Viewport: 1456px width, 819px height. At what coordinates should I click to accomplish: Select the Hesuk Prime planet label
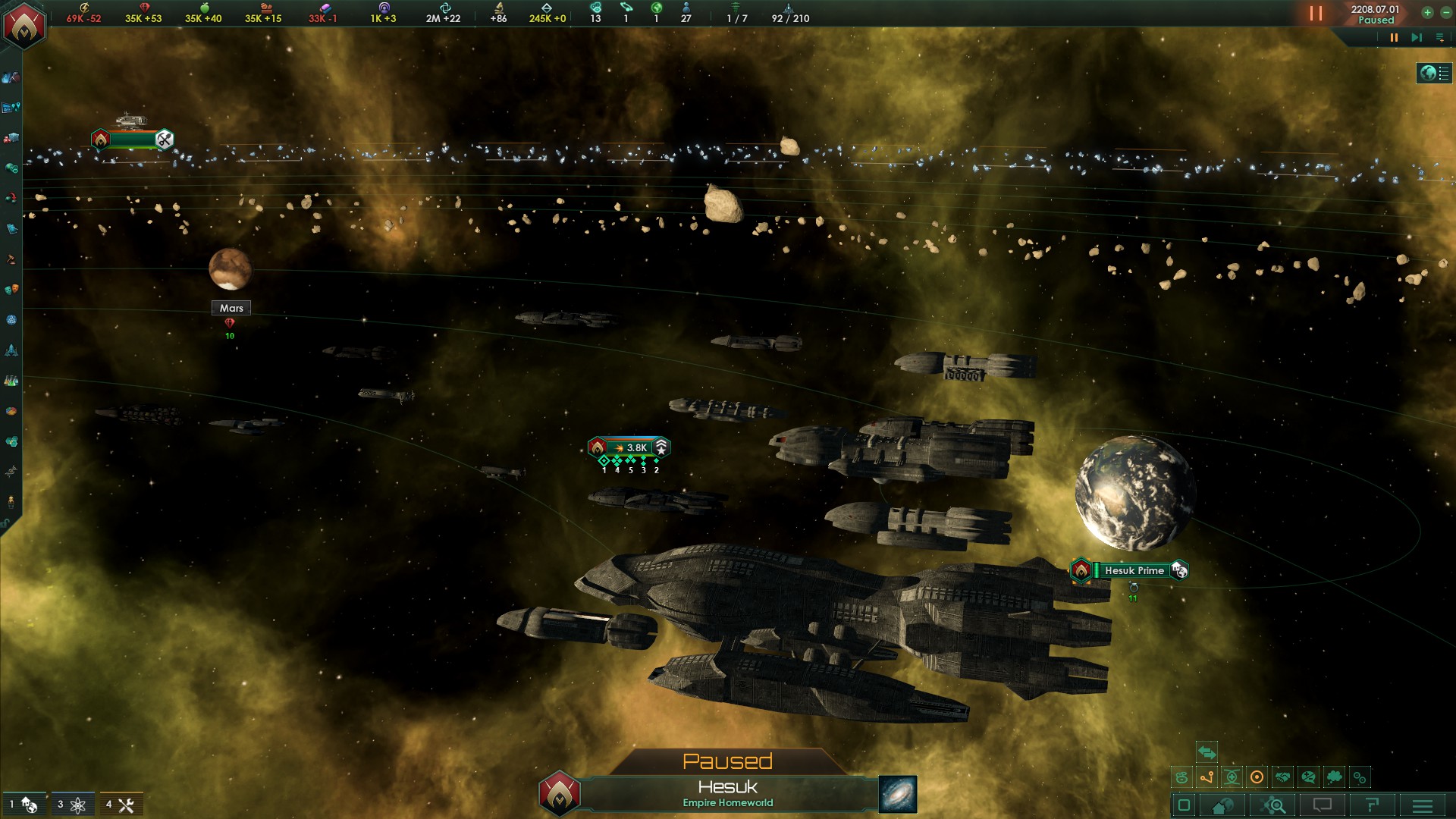tap(1134, 570)
